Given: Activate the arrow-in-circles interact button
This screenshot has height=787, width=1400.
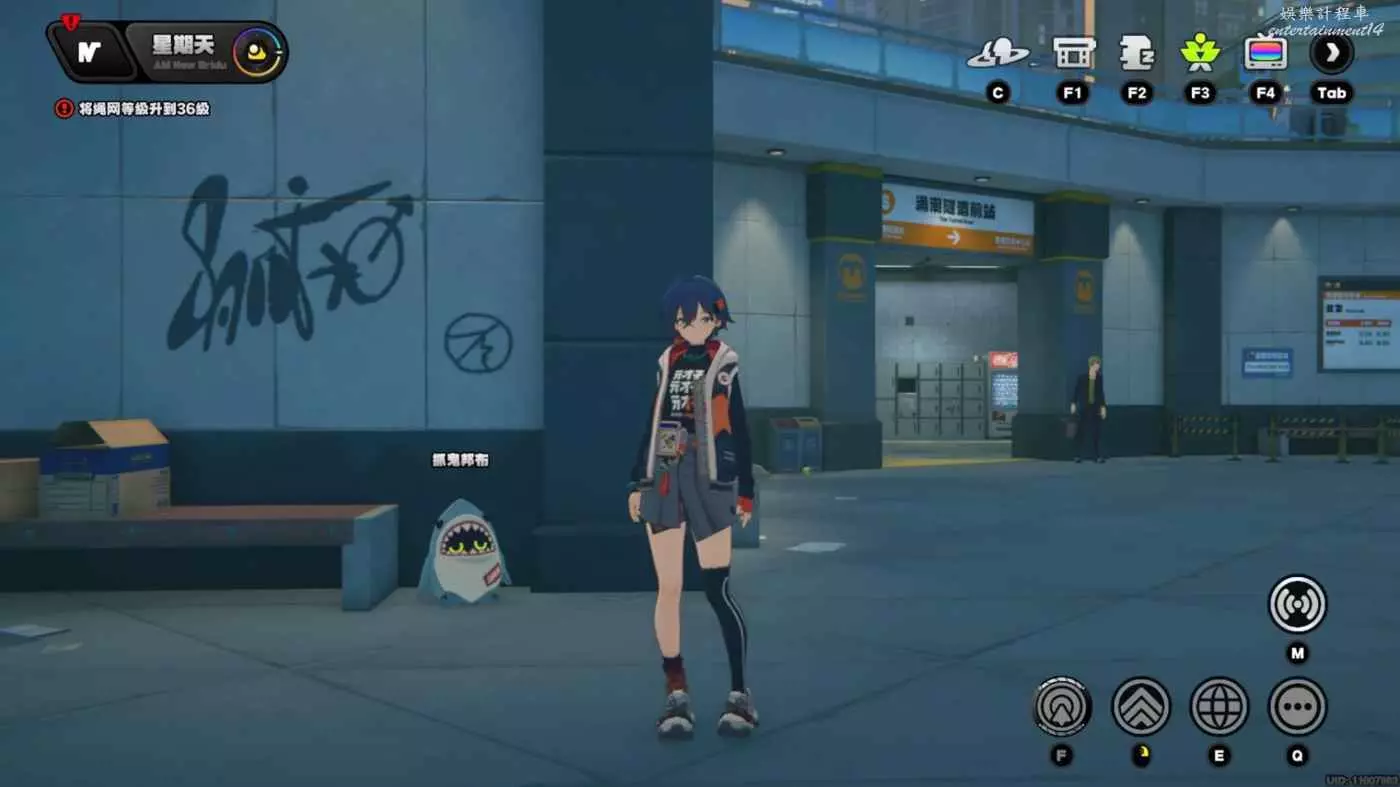Looking at the screenshot, I should 1061,706.
